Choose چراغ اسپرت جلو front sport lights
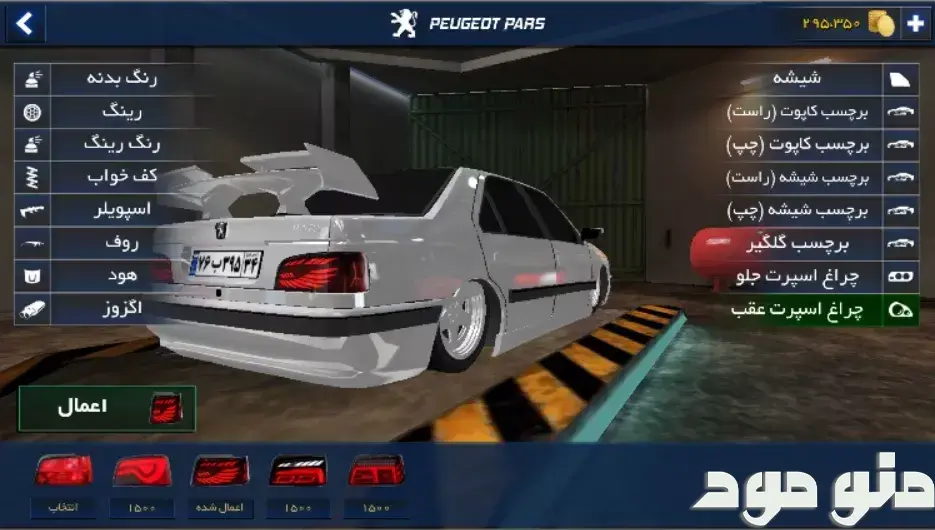The width and height of the screenshot is (935, 530). [800, 276]
